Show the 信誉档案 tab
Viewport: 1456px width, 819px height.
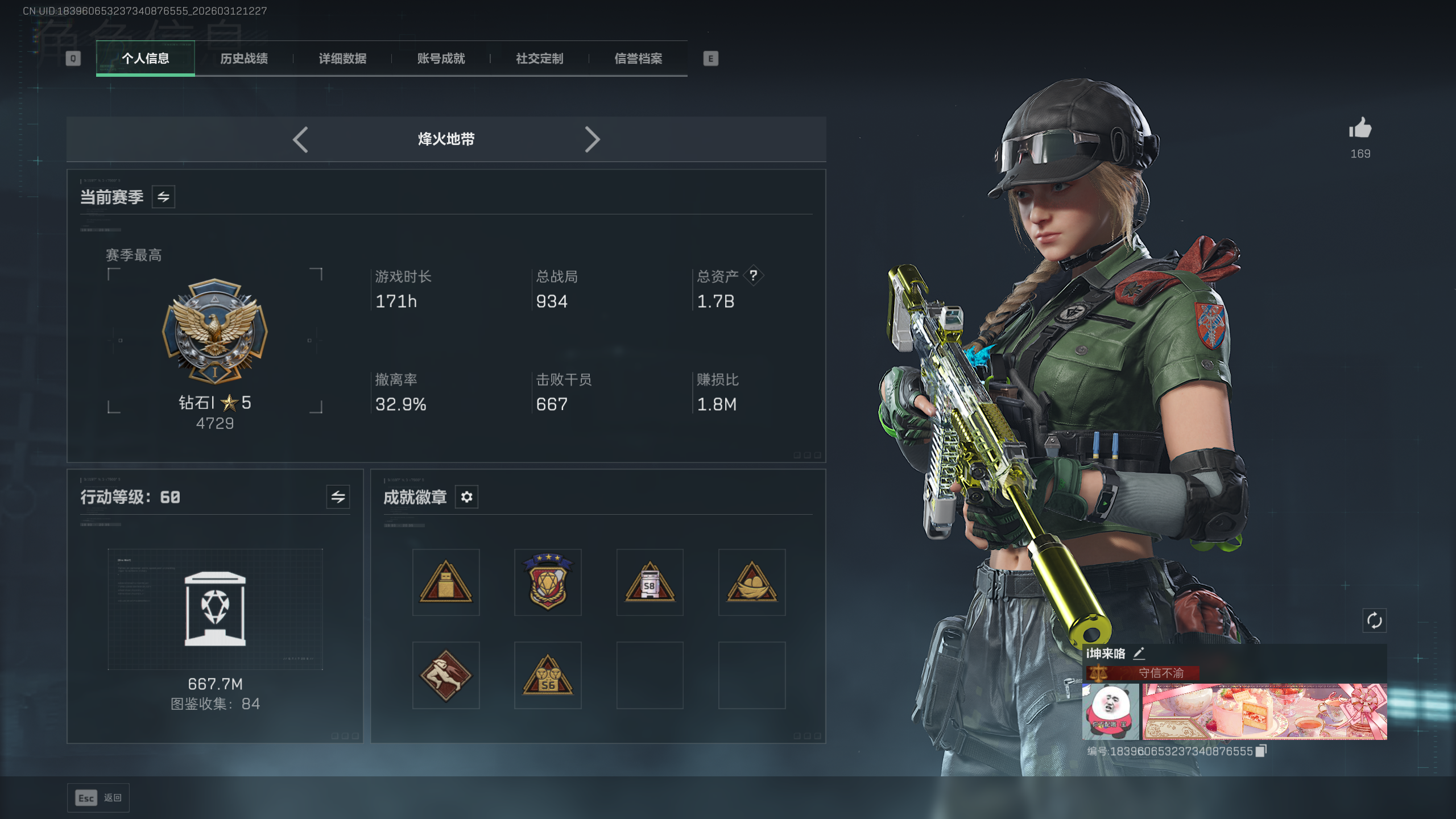[638, 59]
